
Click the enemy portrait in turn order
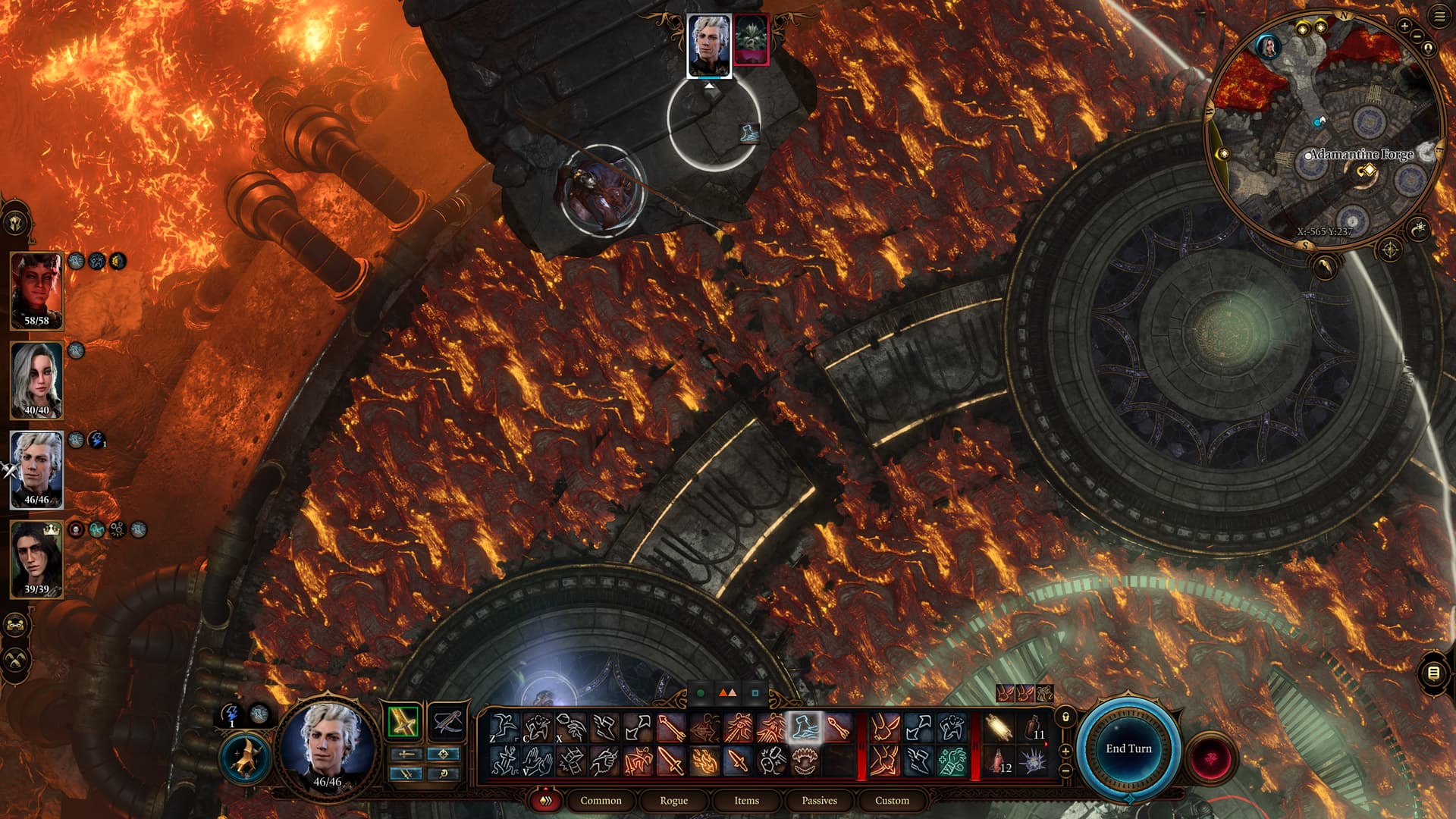pos(751,39)
